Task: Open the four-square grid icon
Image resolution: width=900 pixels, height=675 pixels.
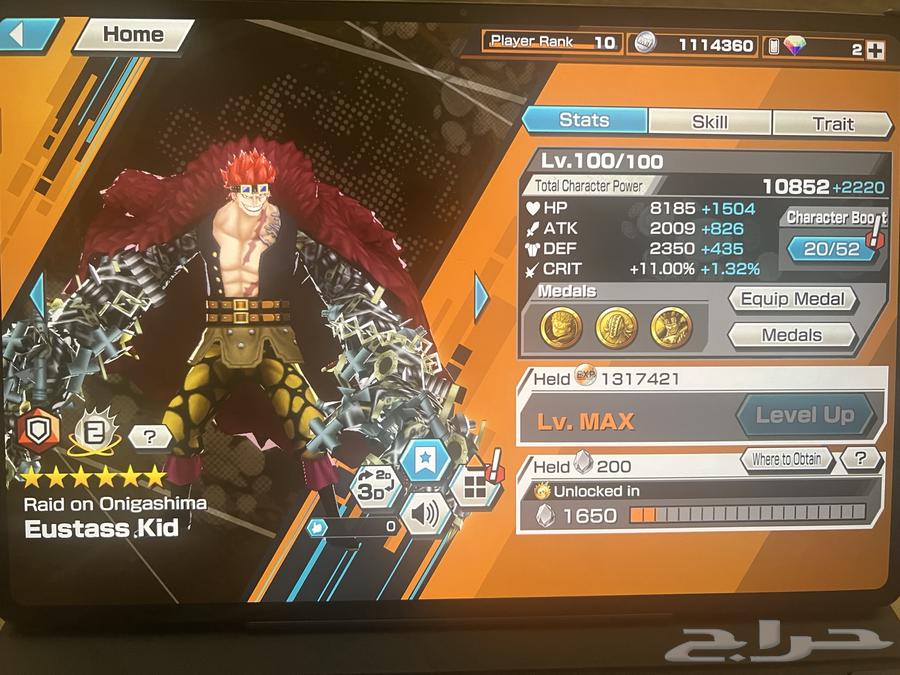Action: pyautogui.click(x=471, y=487)
